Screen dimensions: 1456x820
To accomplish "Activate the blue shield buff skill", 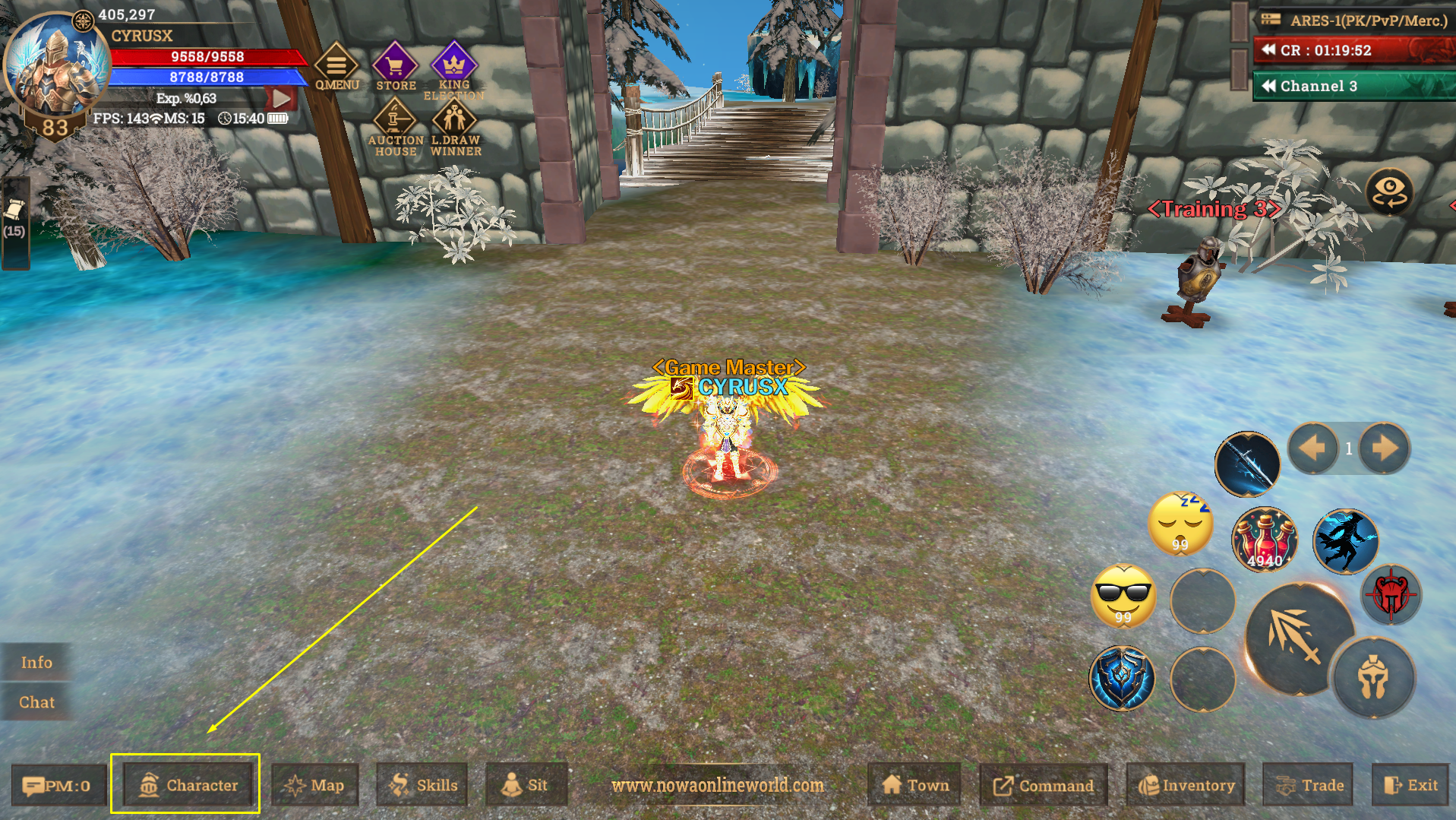I will [1123, 679].
